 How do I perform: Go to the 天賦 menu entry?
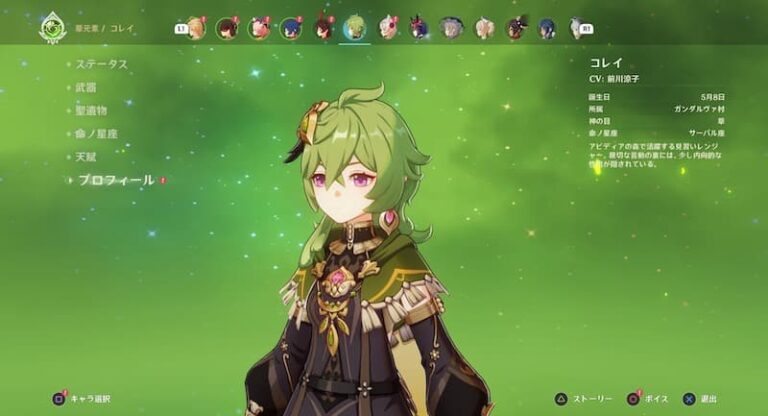click(x=87, y=157)
